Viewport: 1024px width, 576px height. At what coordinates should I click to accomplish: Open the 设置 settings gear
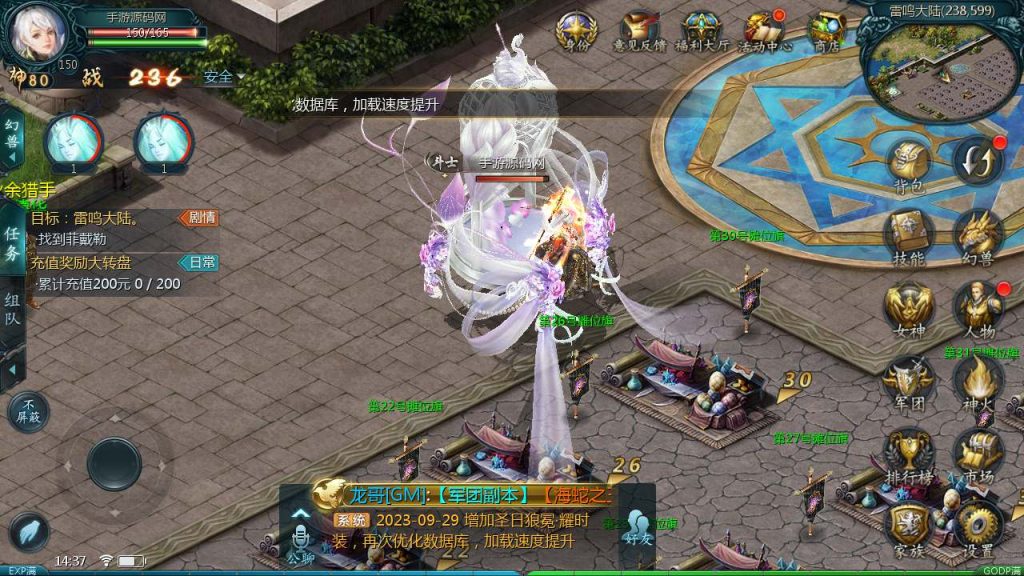point(978,527)
